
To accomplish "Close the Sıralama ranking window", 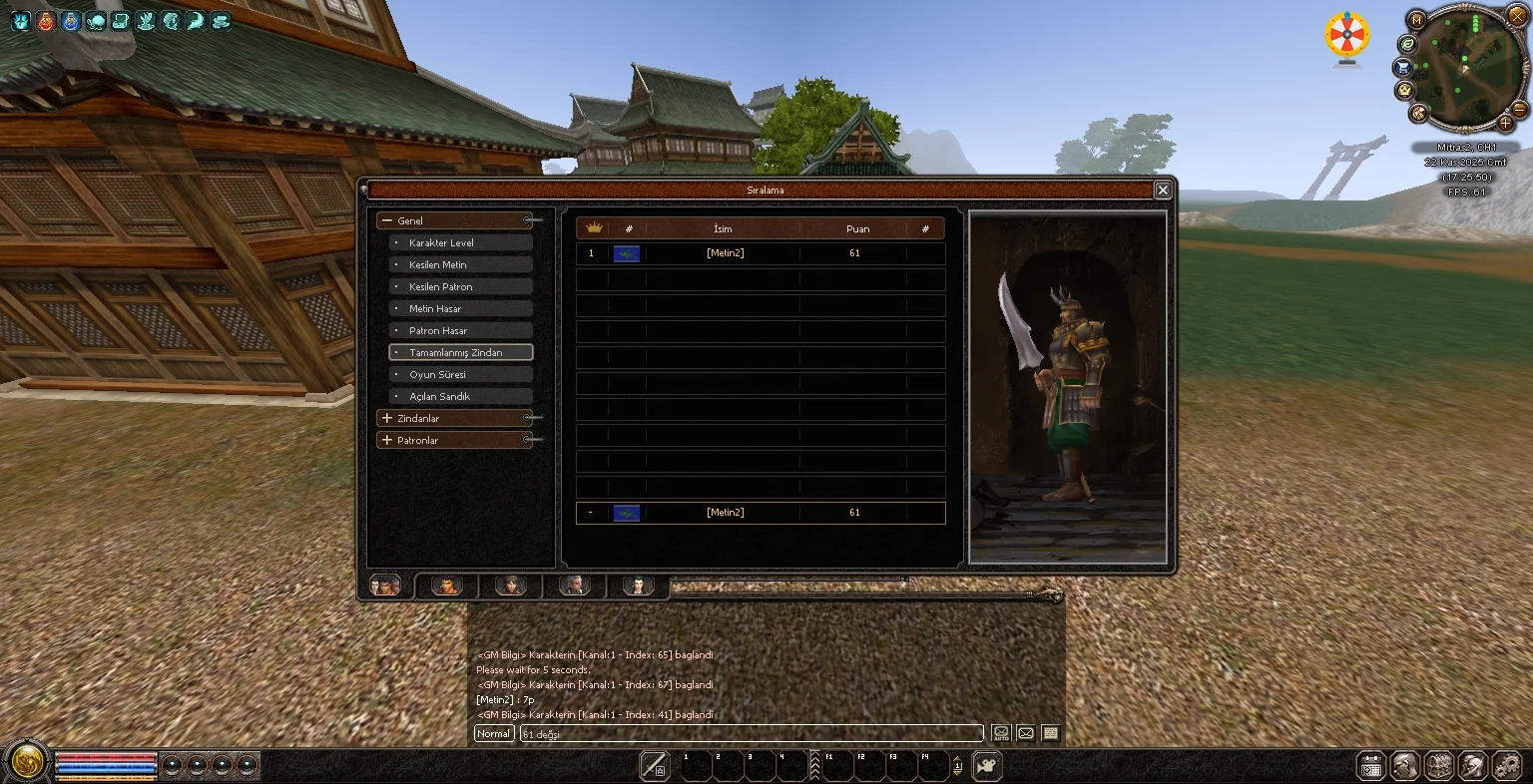I will pos(1162,190).
